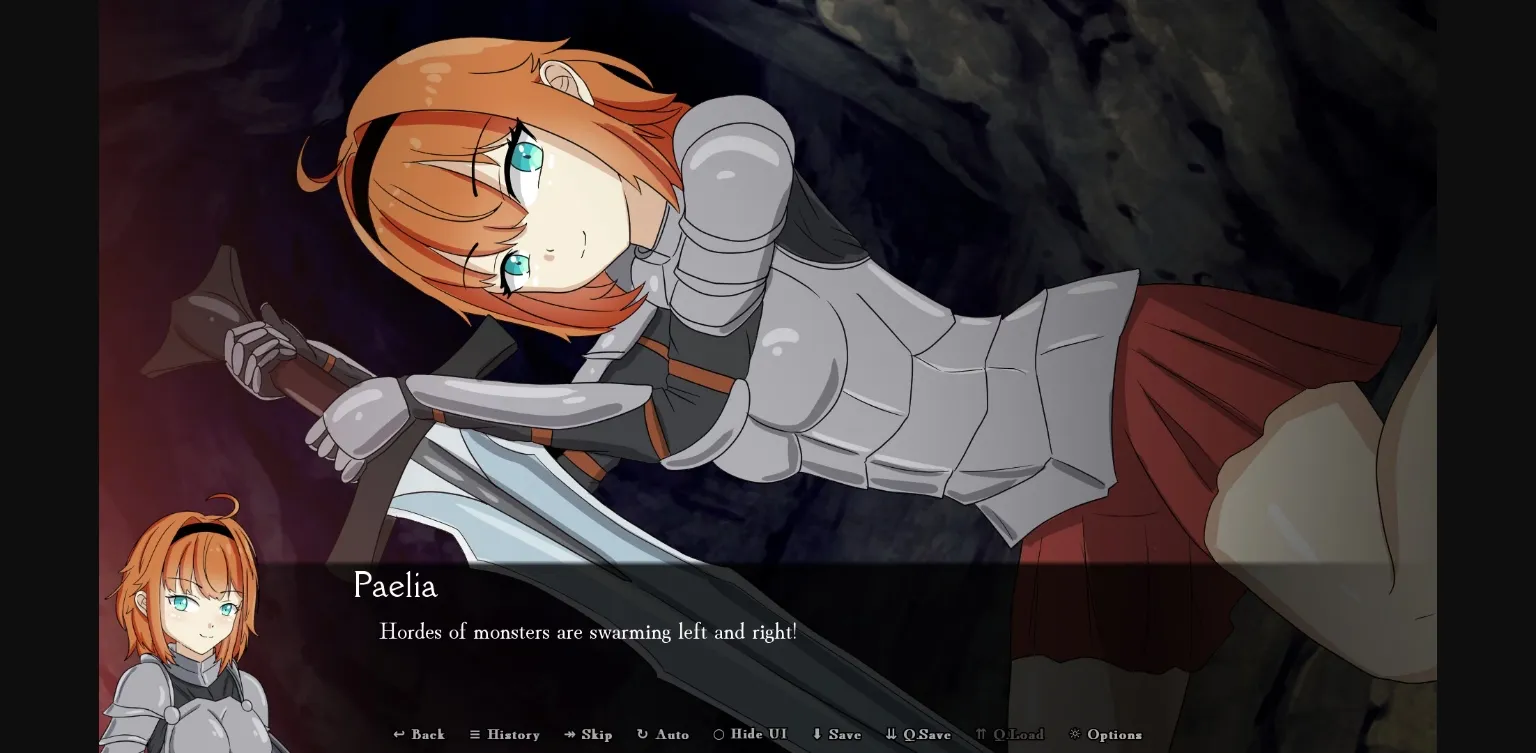Click the Skip fast-forward arrow icon
The image size is (1536, 753).
point(569,734)
